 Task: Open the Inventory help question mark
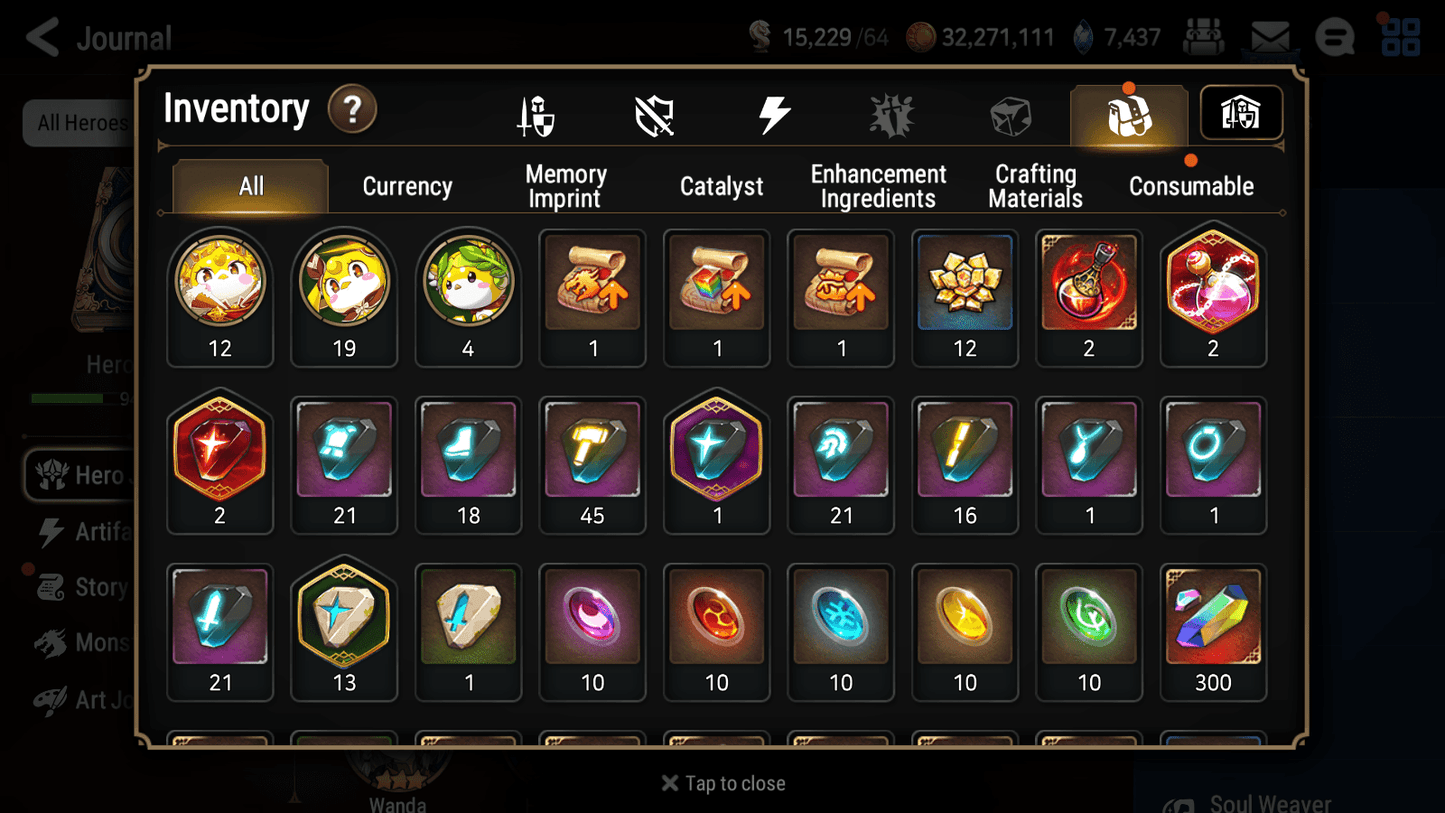click(x=352, y=110)
